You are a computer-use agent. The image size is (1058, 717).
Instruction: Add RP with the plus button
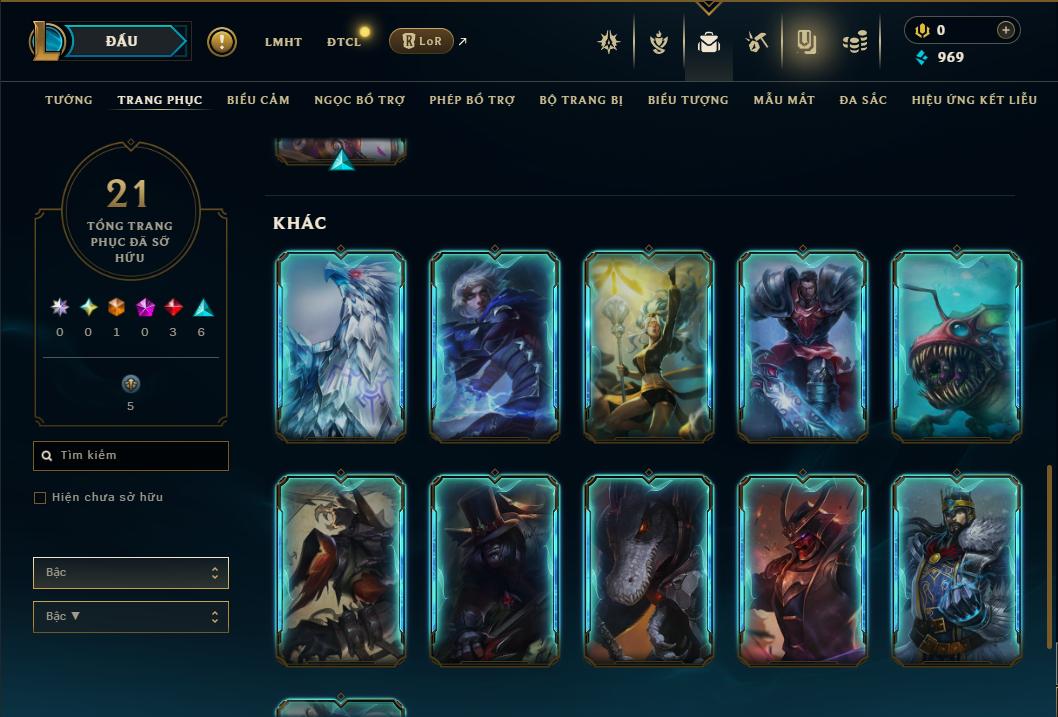(1006, 30)
